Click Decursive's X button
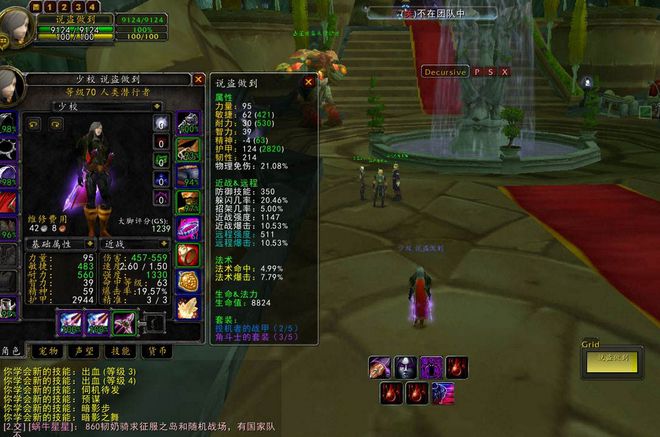The height and width of the screenshot is (437, 660). [x=505, y=72]
